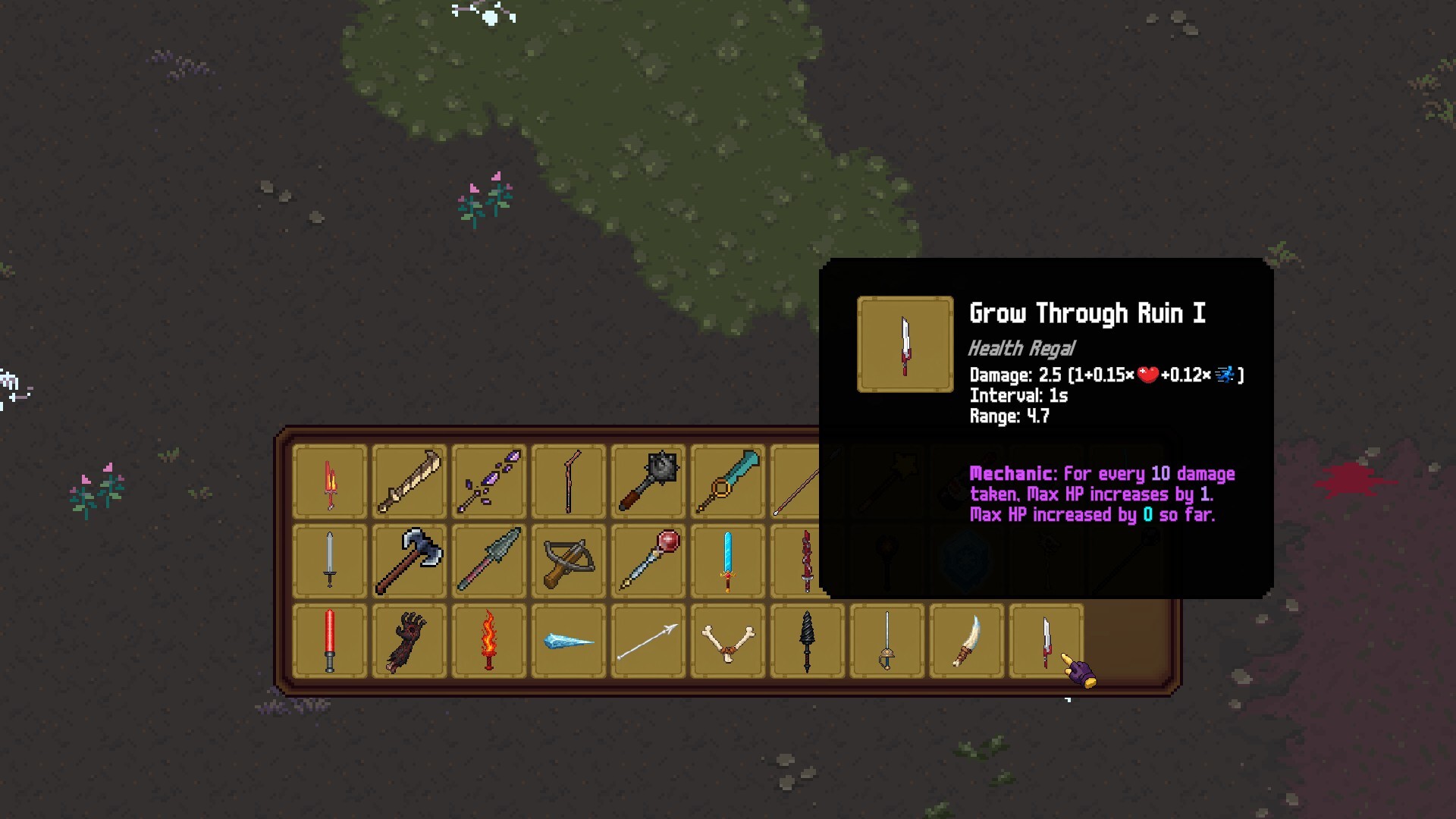Screen dimensions: 1456x819
Task: Choose the double-headed battle axe
Action: (x=409, y=561)
